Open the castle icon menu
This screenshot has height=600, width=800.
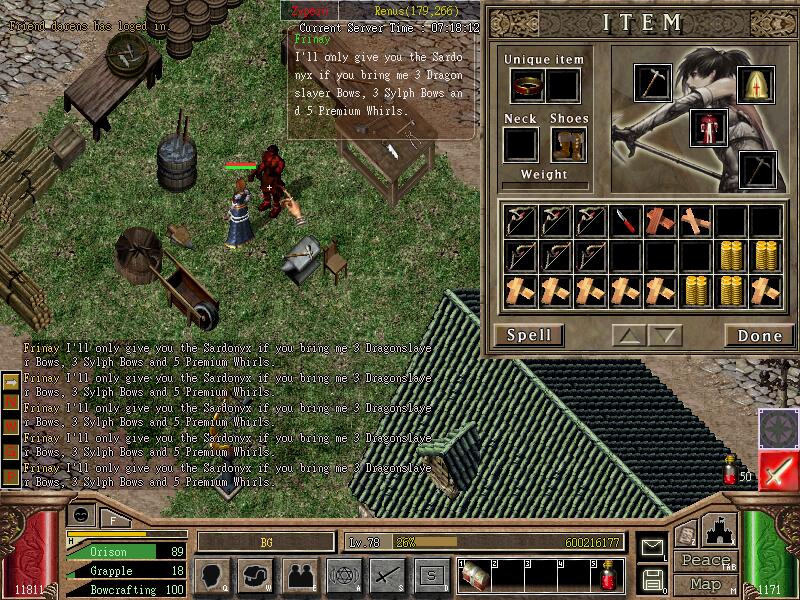tap(720, 530)
